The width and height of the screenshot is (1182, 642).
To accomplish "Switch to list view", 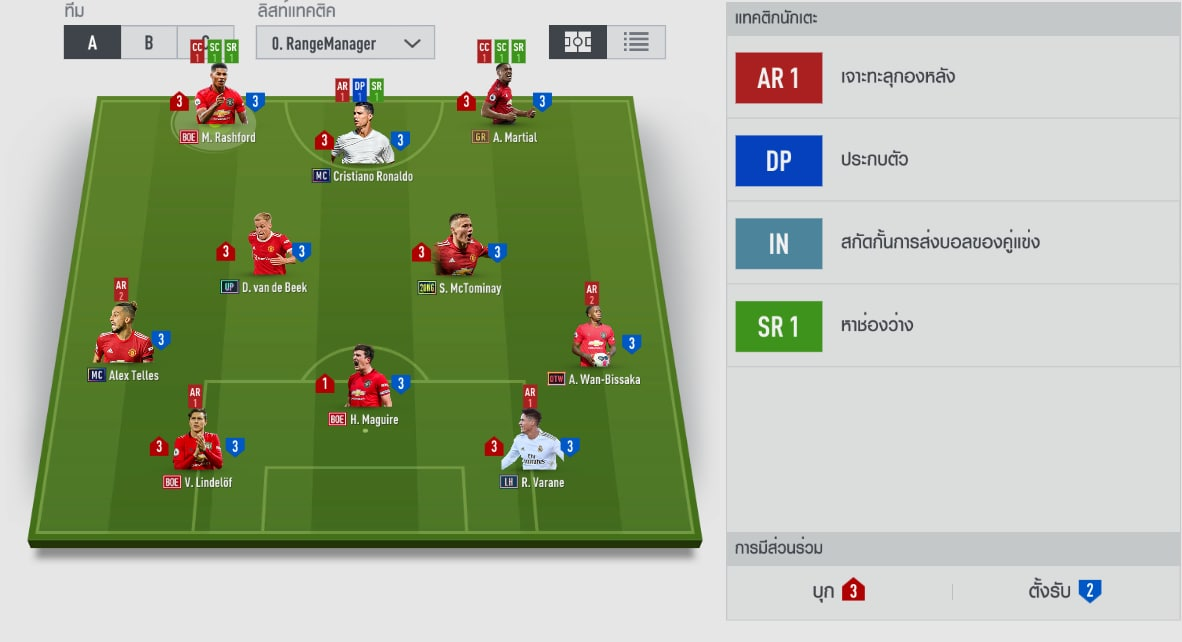I will point(636,42).
